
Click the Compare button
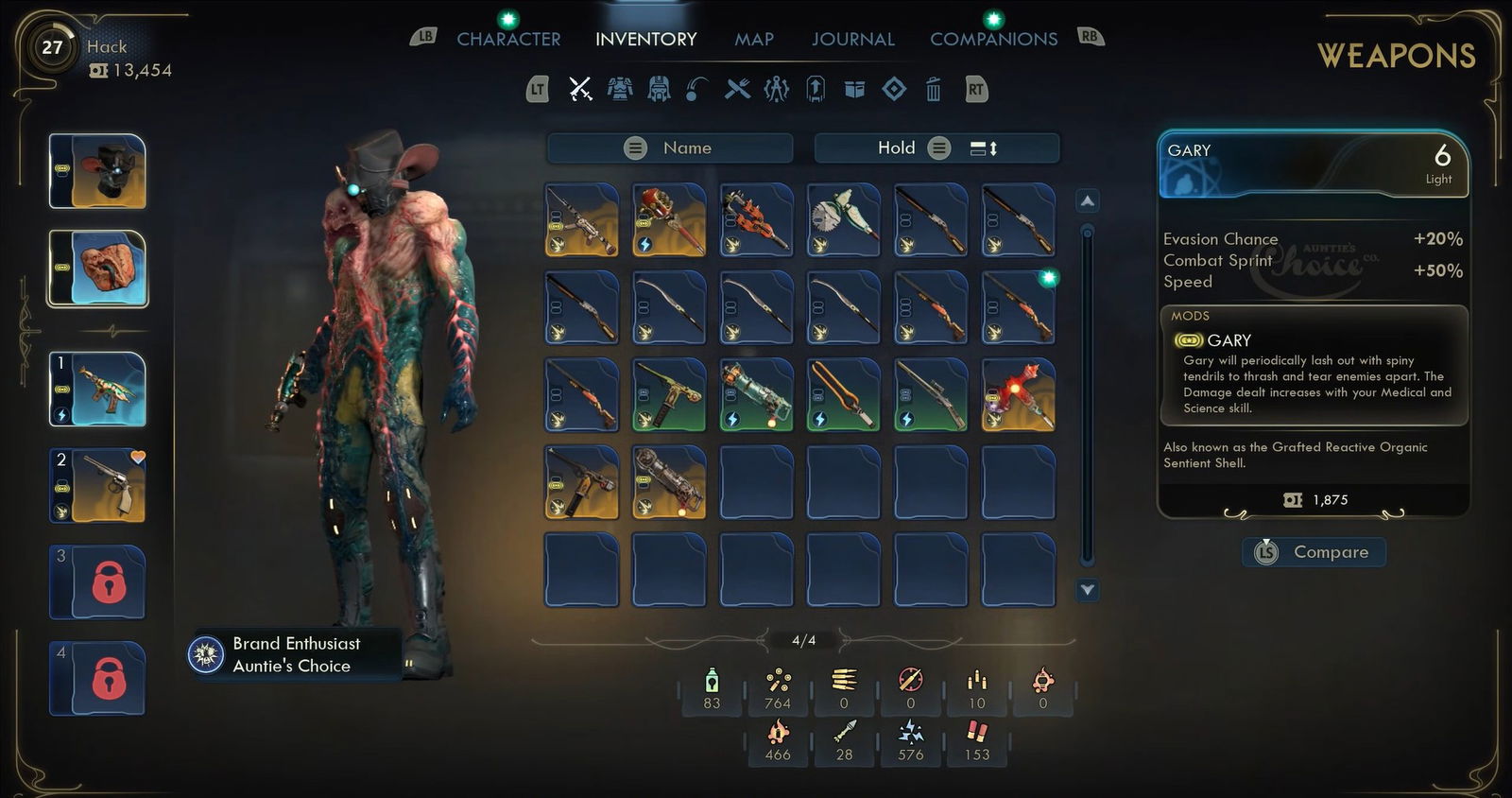tap(1314, 552)
